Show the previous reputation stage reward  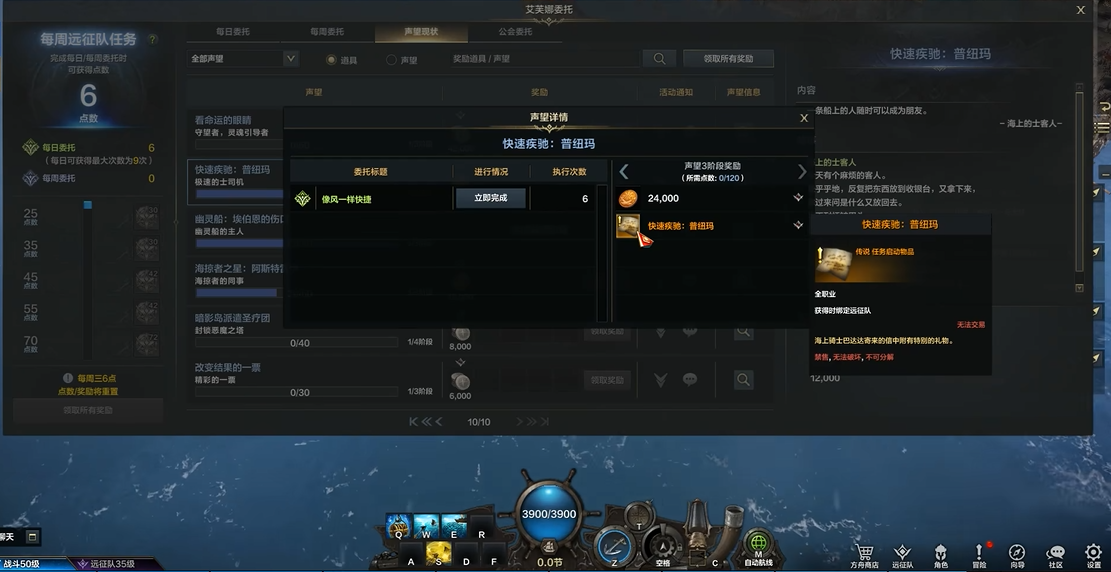click(x=624, y=172)
